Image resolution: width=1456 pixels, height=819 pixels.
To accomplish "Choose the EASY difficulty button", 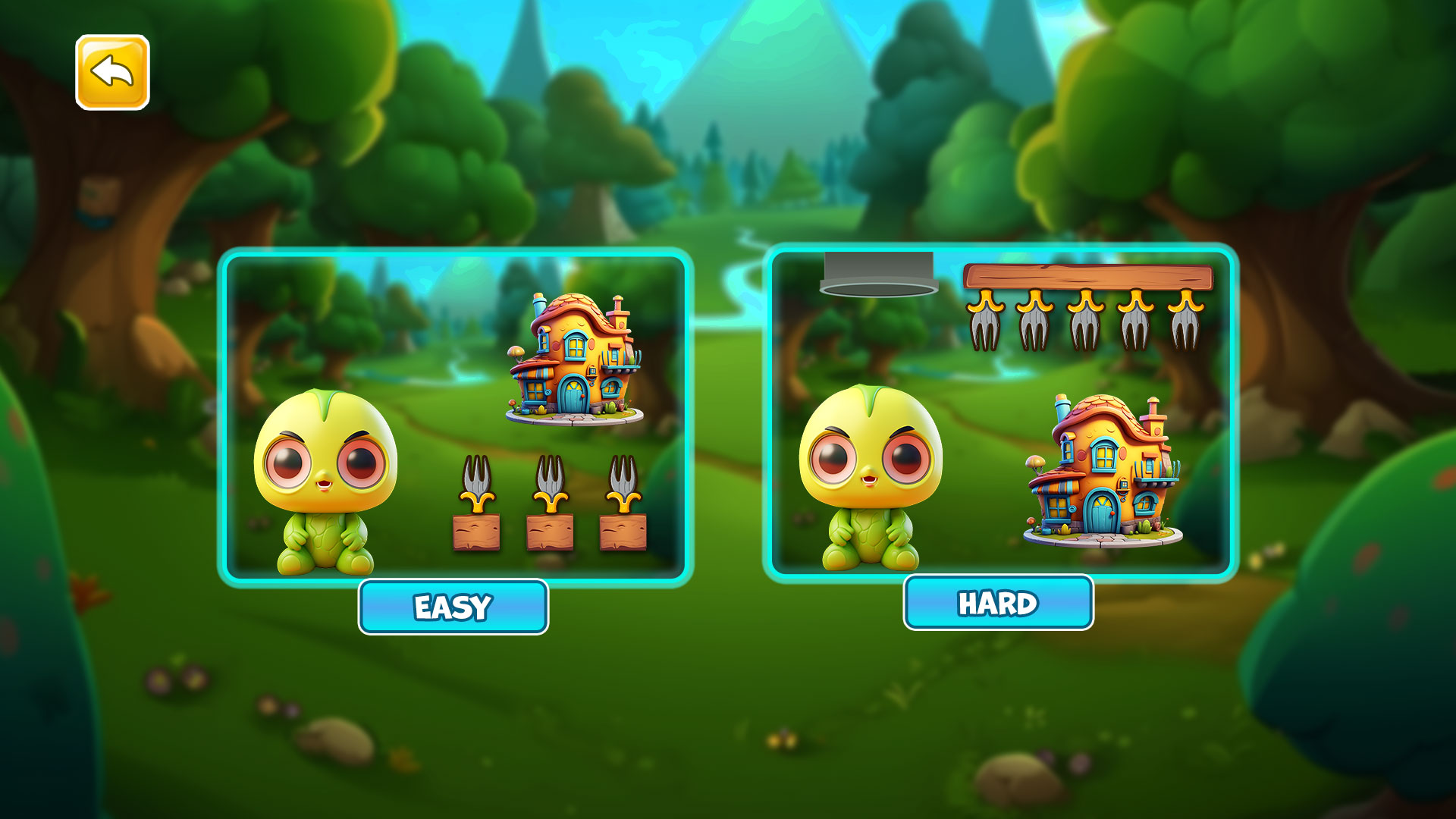I will (x=453, y=607).
